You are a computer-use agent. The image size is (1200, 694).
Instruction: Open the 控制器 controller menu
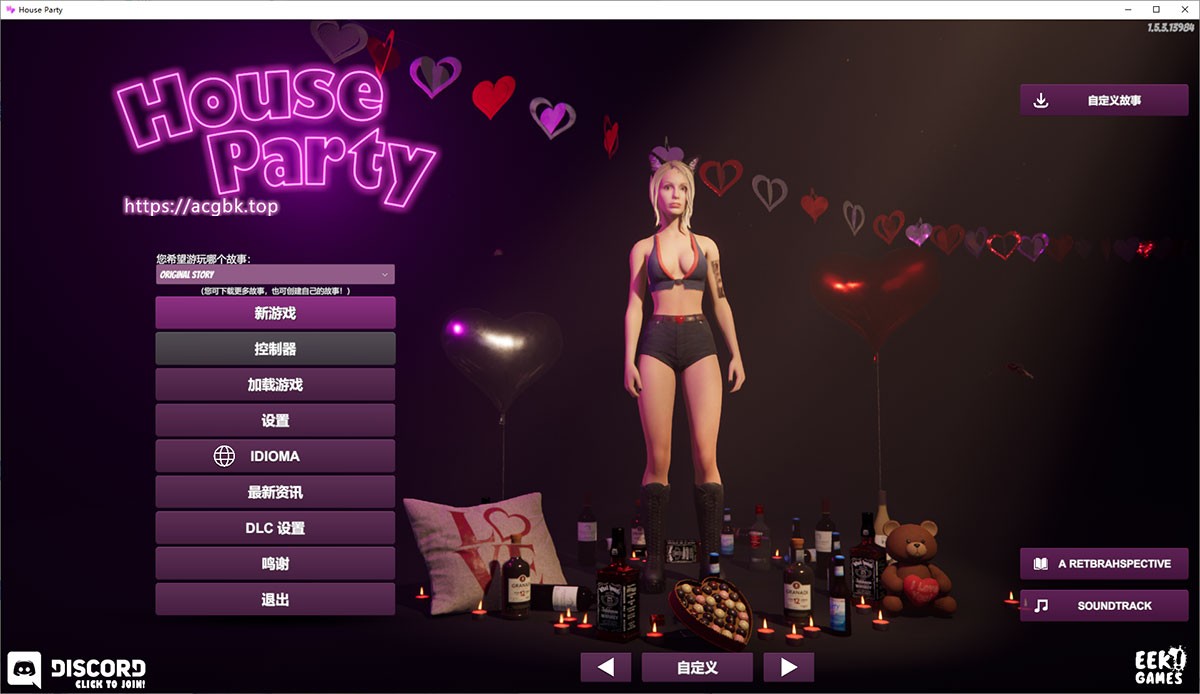(x=275, y=349)
